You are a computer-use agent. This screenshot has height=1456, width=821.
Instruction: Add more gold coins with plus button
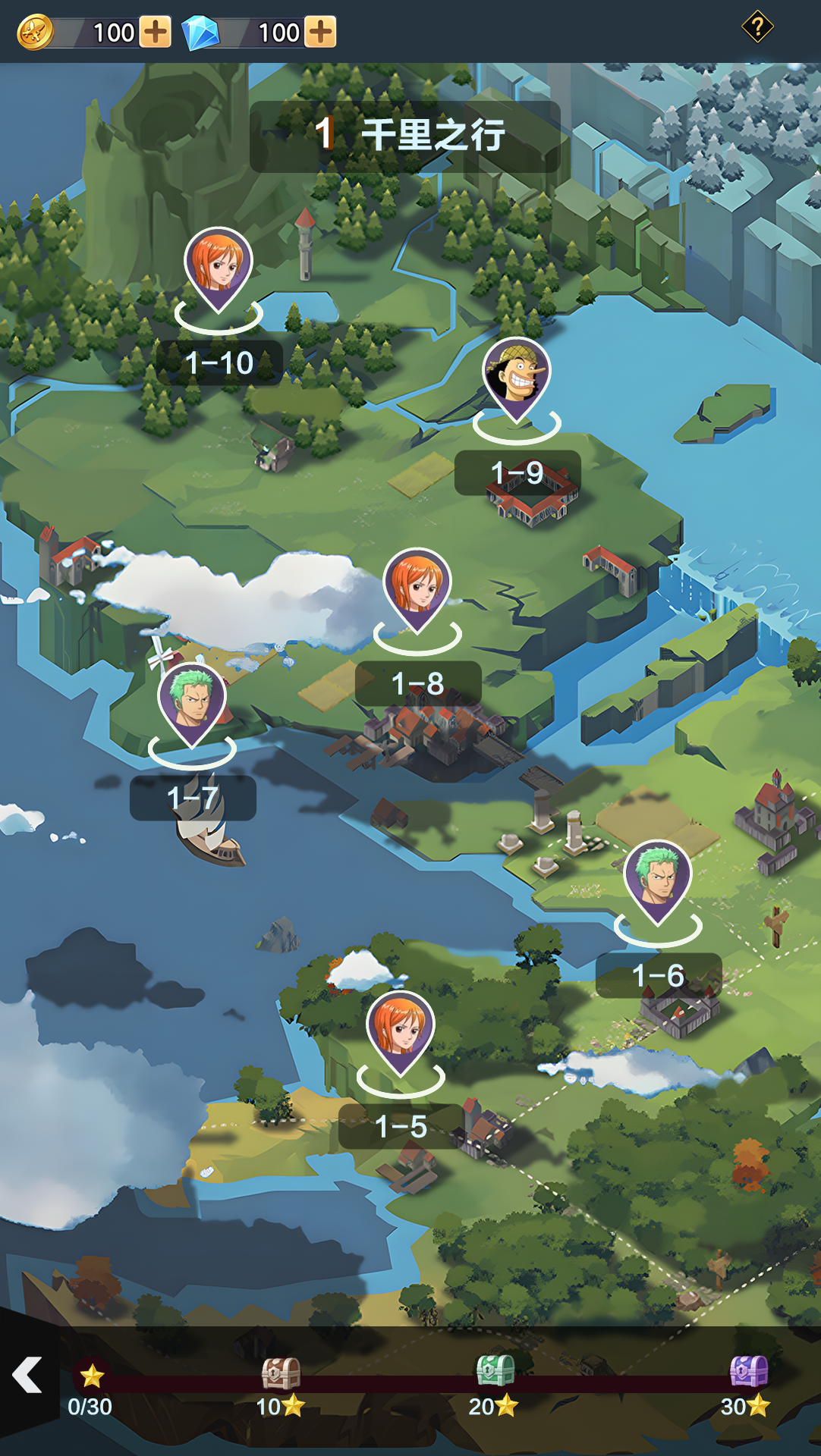point(156,33)
